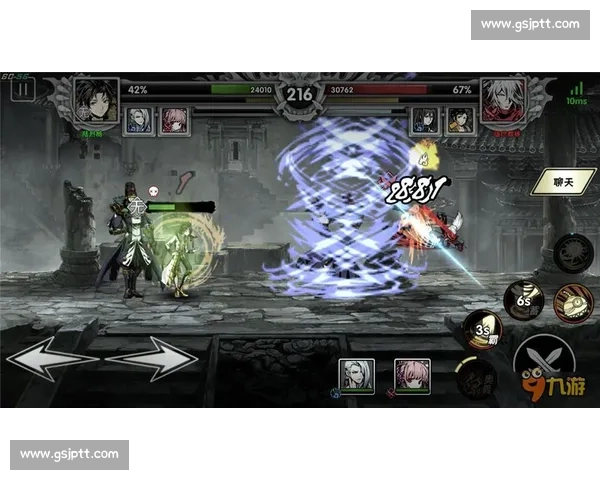Swap to the pink-haired teammate at bottom
The height and width of the screenshot is (480, 600).
[411, 376]
